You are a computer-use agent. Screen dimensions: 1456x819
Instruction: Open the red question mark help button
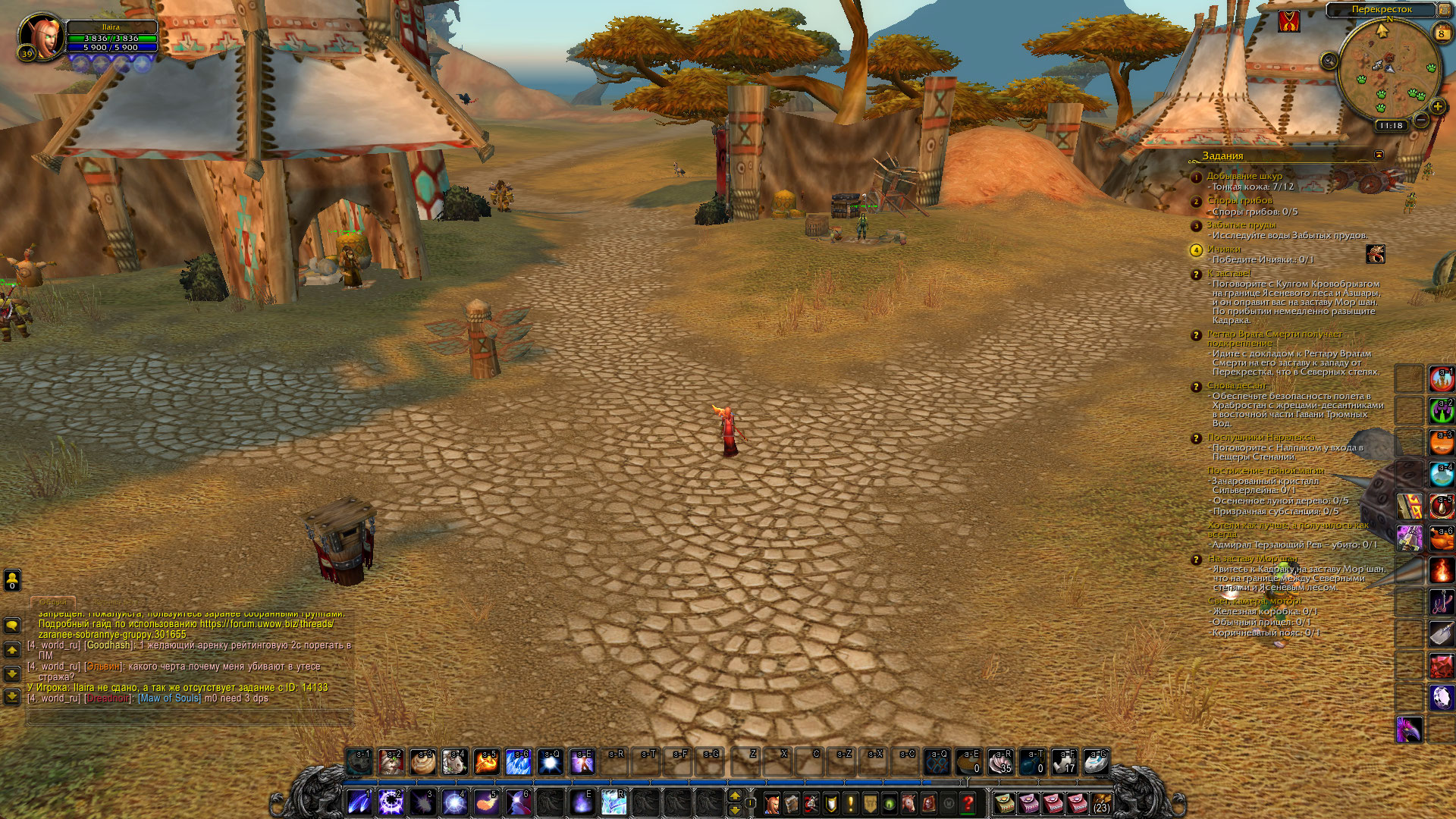(x=968, y=803)
